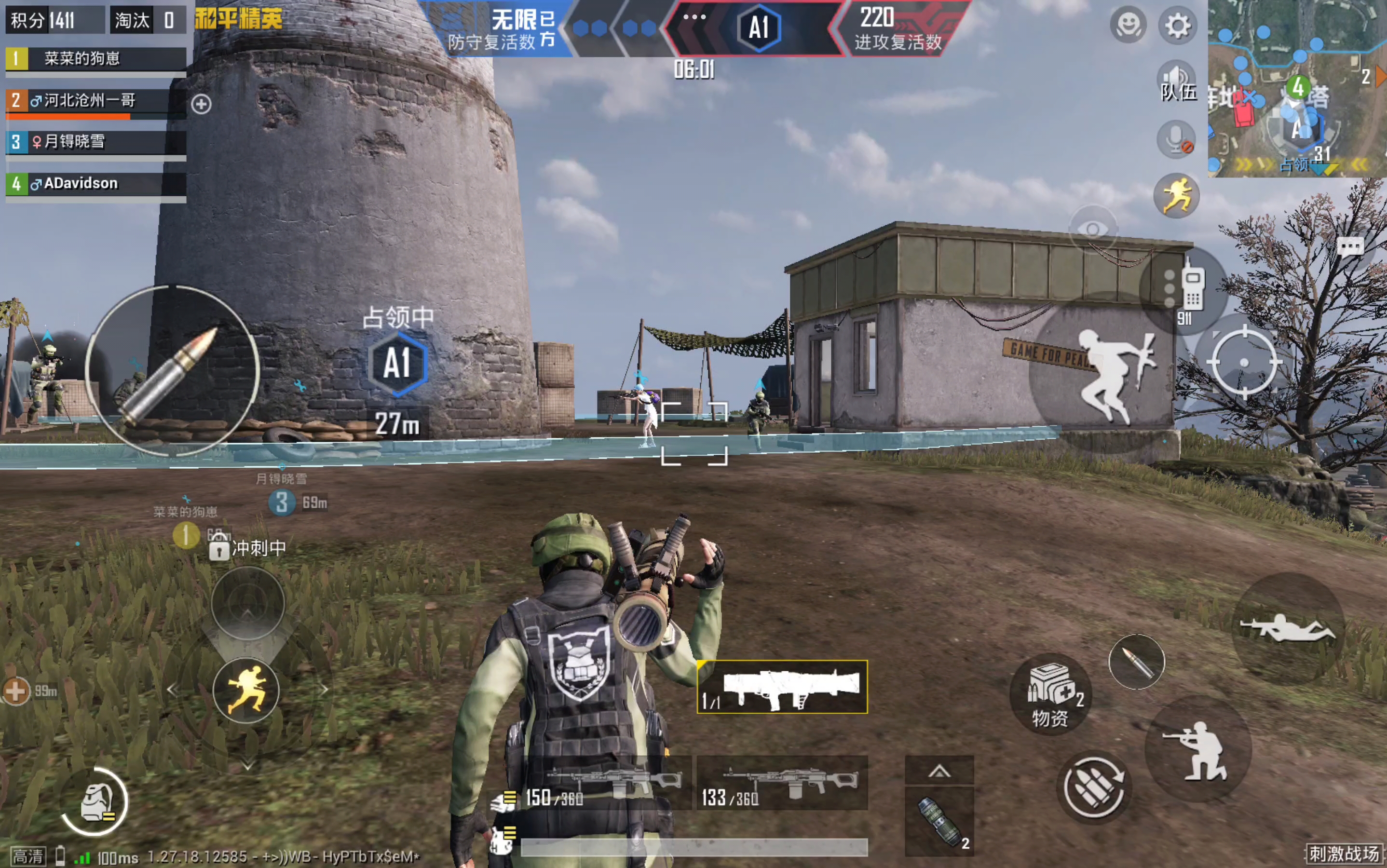Open the supplies (物资) button
The height and width of the screenshot is (868, 1387).
tap(1050, 694)
